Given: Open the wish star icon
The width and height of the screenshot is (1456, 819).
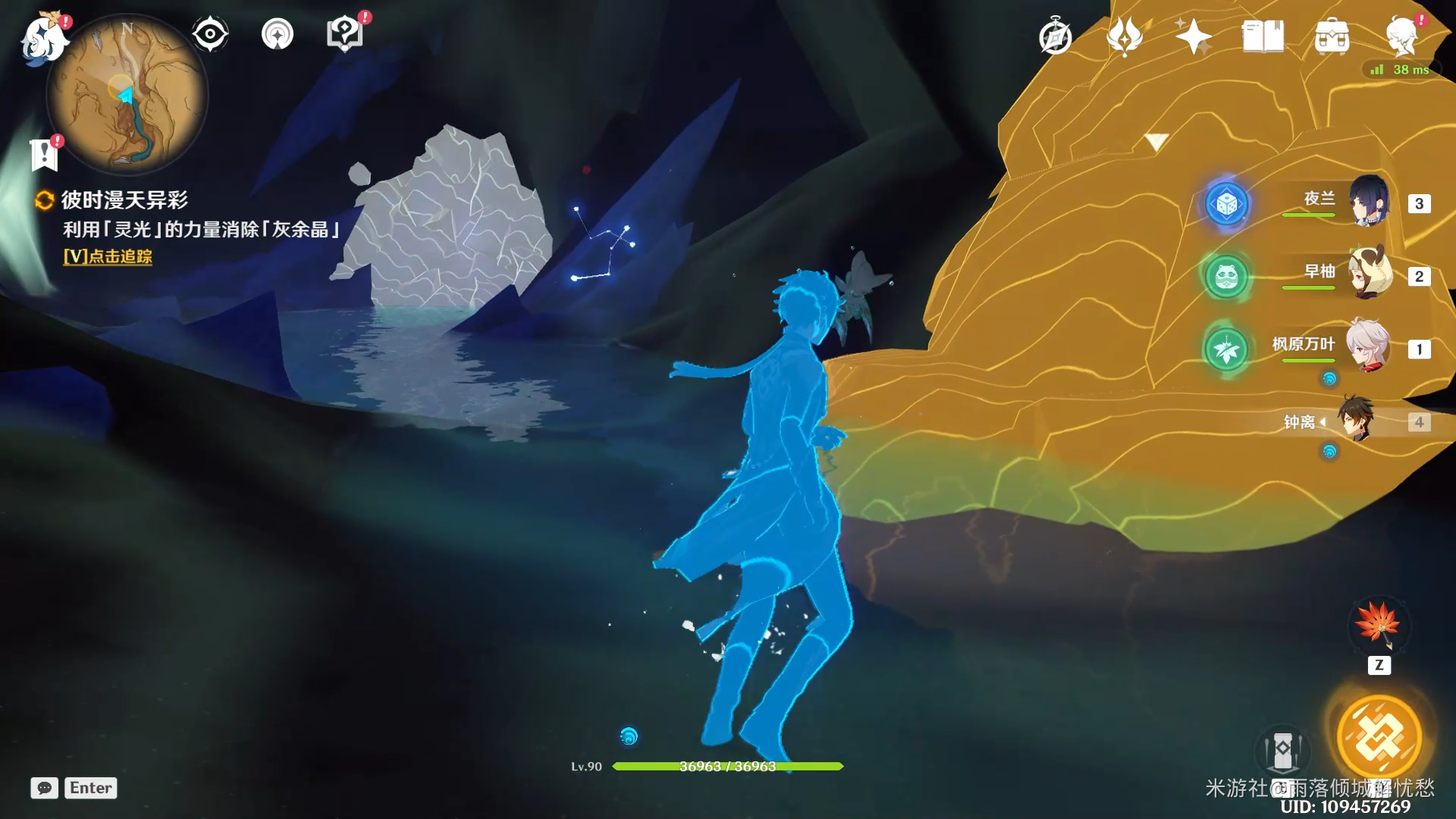Looking at the screenshot, I should click(1193, 36).
